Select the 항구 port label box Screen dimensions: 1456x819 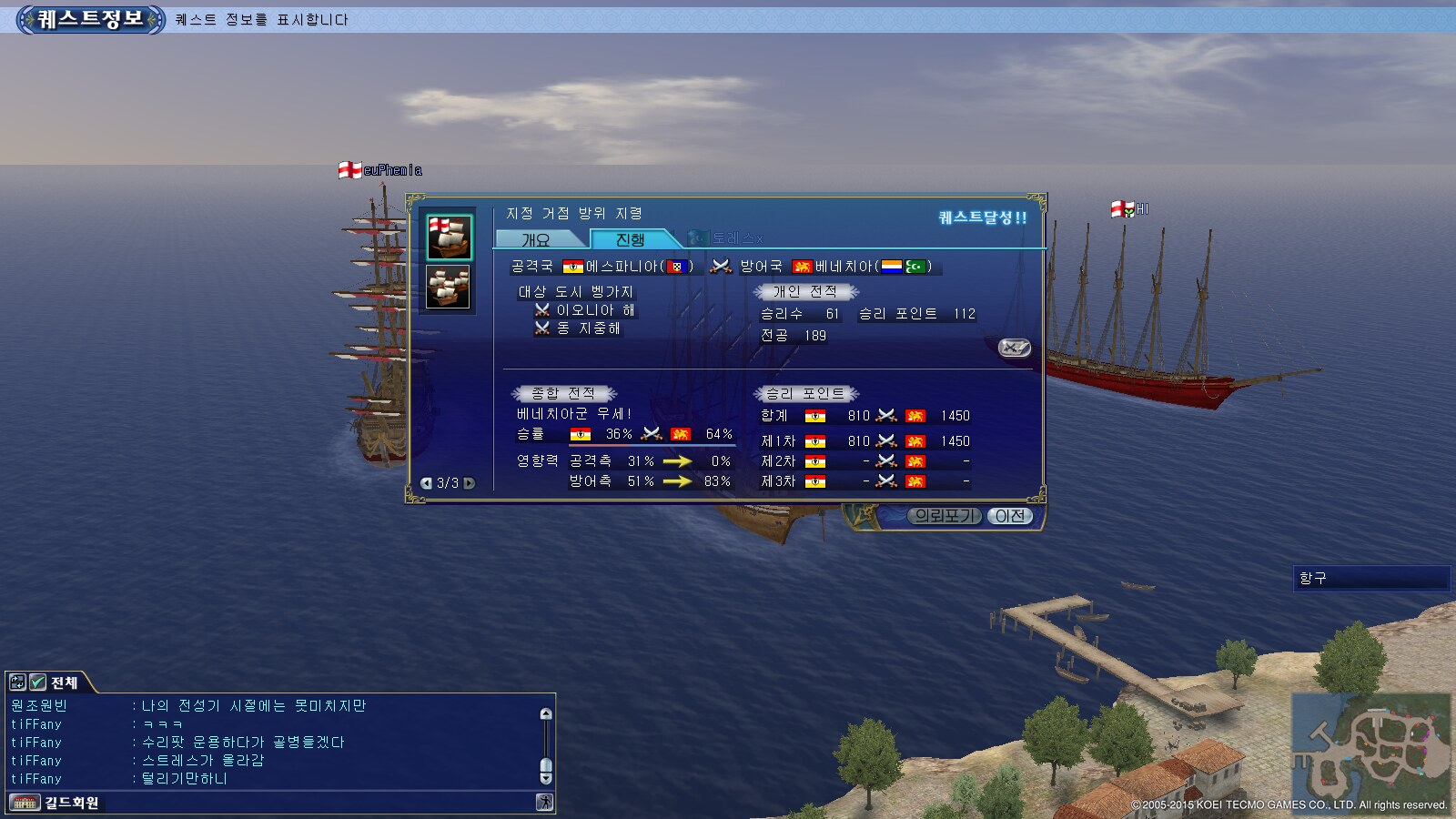(x=1370, y=579)
